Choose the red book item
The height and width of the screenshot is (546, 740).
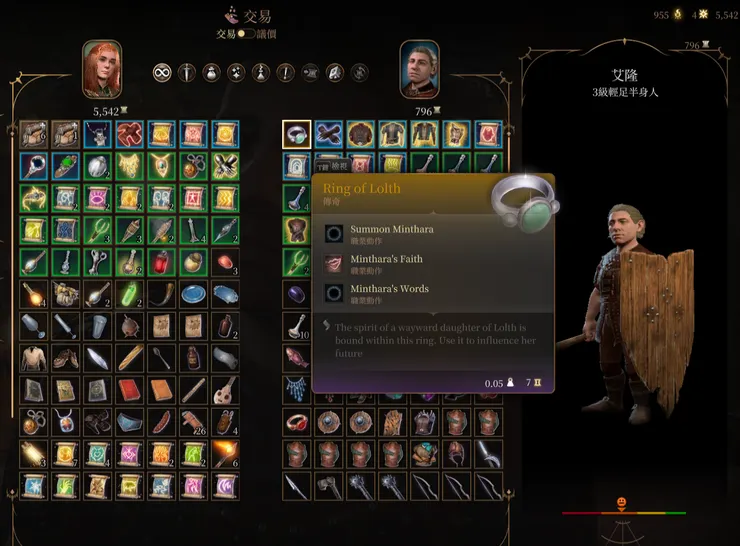(x=129, y=390)
